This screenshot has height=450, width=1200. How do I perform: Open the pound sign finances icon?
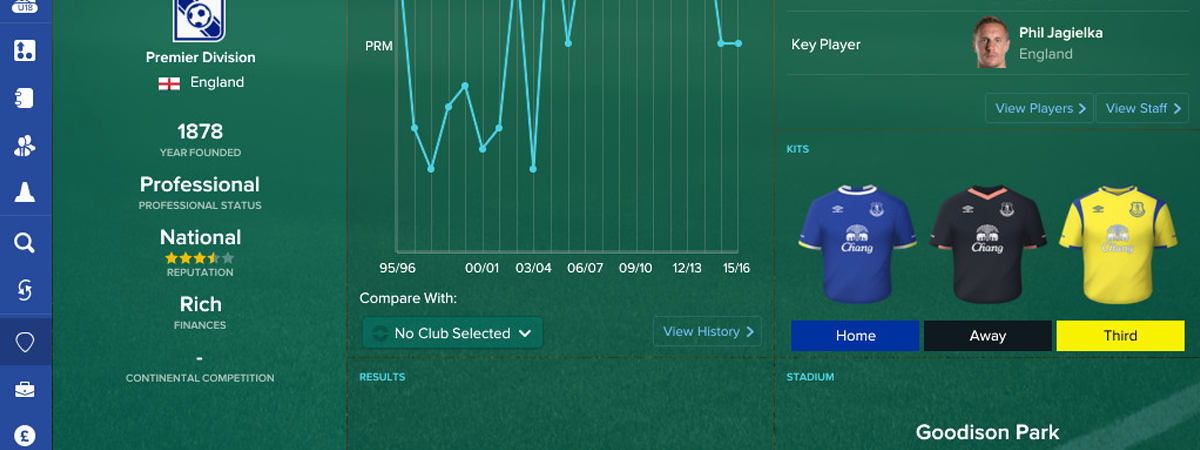coord(25,436)
